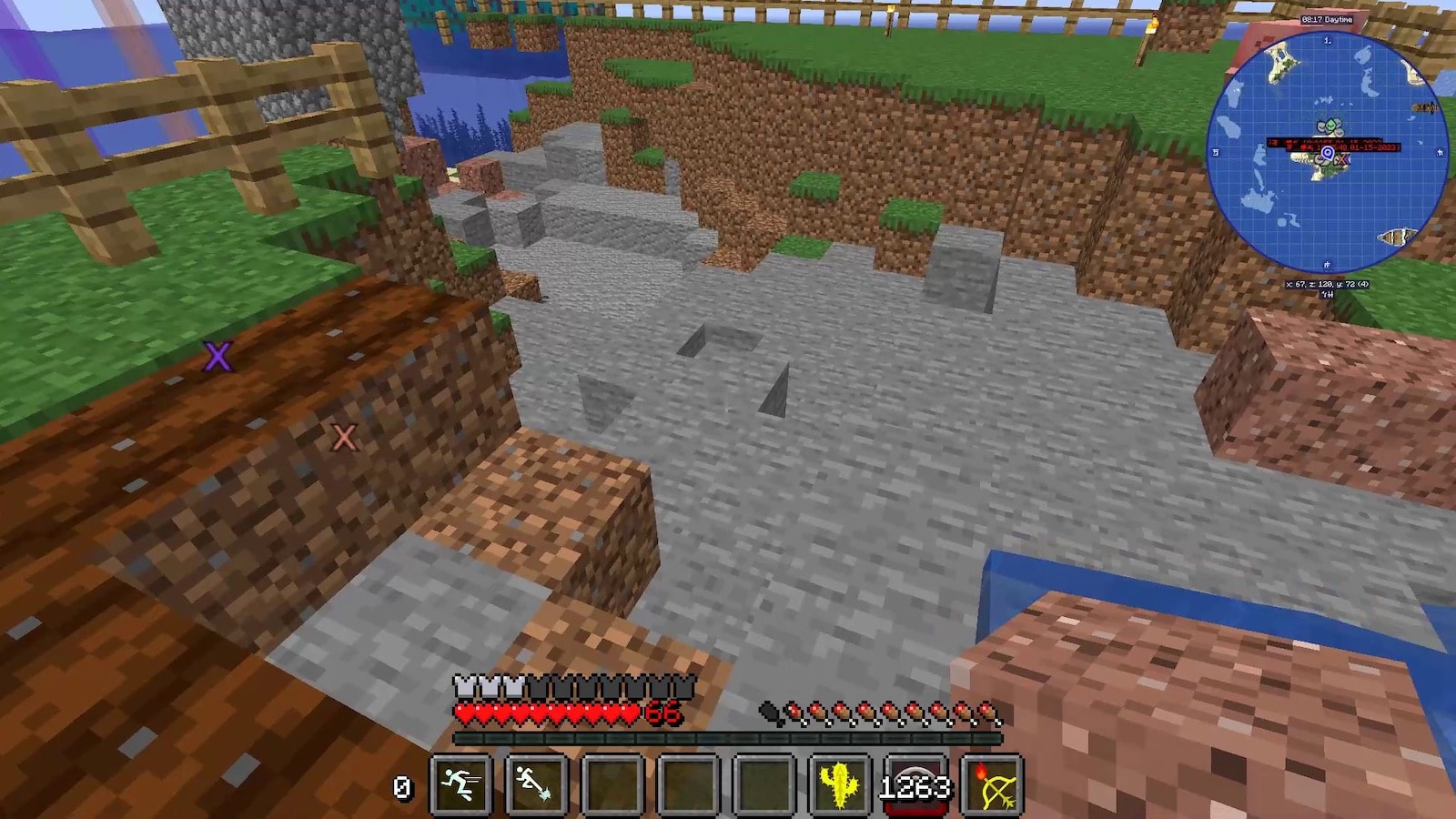The image size is (1456, 819).
Task: Pick the hotbar stack numbered 1263
Action: pyautogui.click(x=915, y=784)
